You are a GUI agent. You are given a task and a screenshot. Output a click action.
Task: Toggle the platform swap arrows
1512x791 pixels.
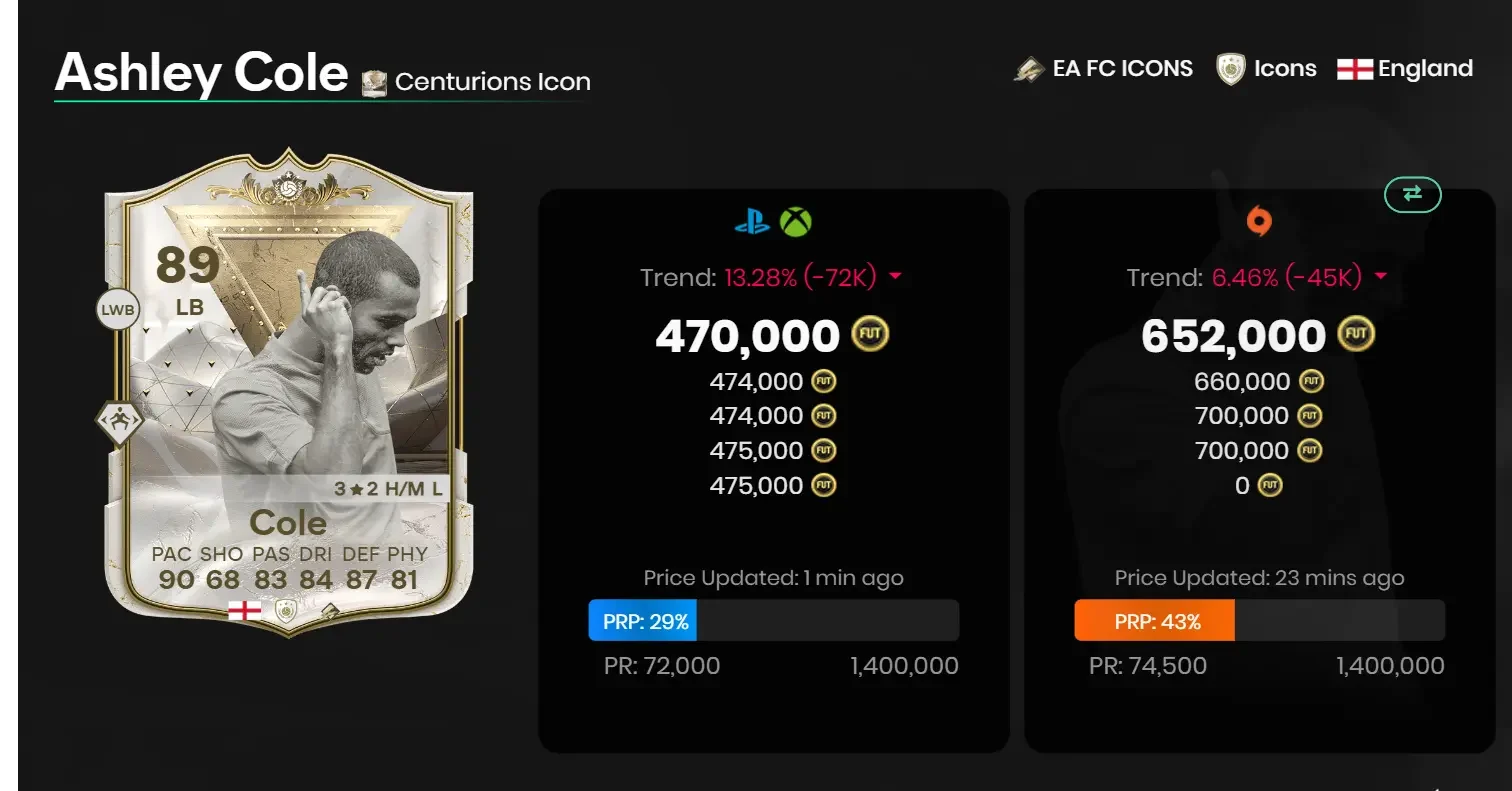[x=1412, y=195]
